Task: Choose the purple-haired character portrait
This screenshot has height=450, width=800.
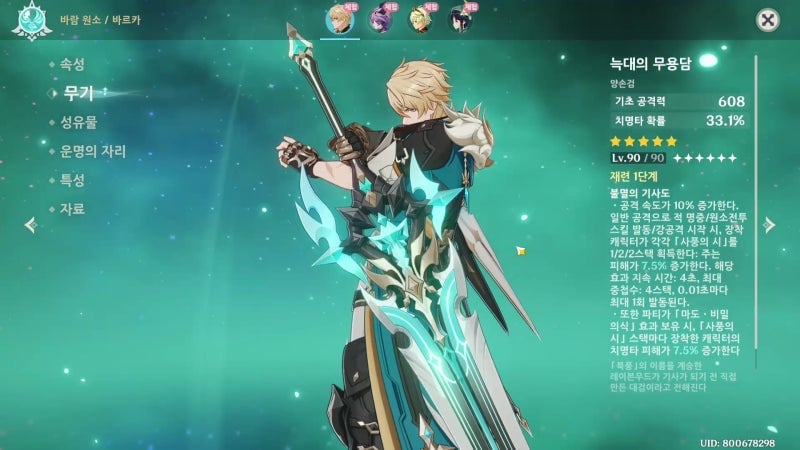Action: pyautogui.click(x=380, y=20)
